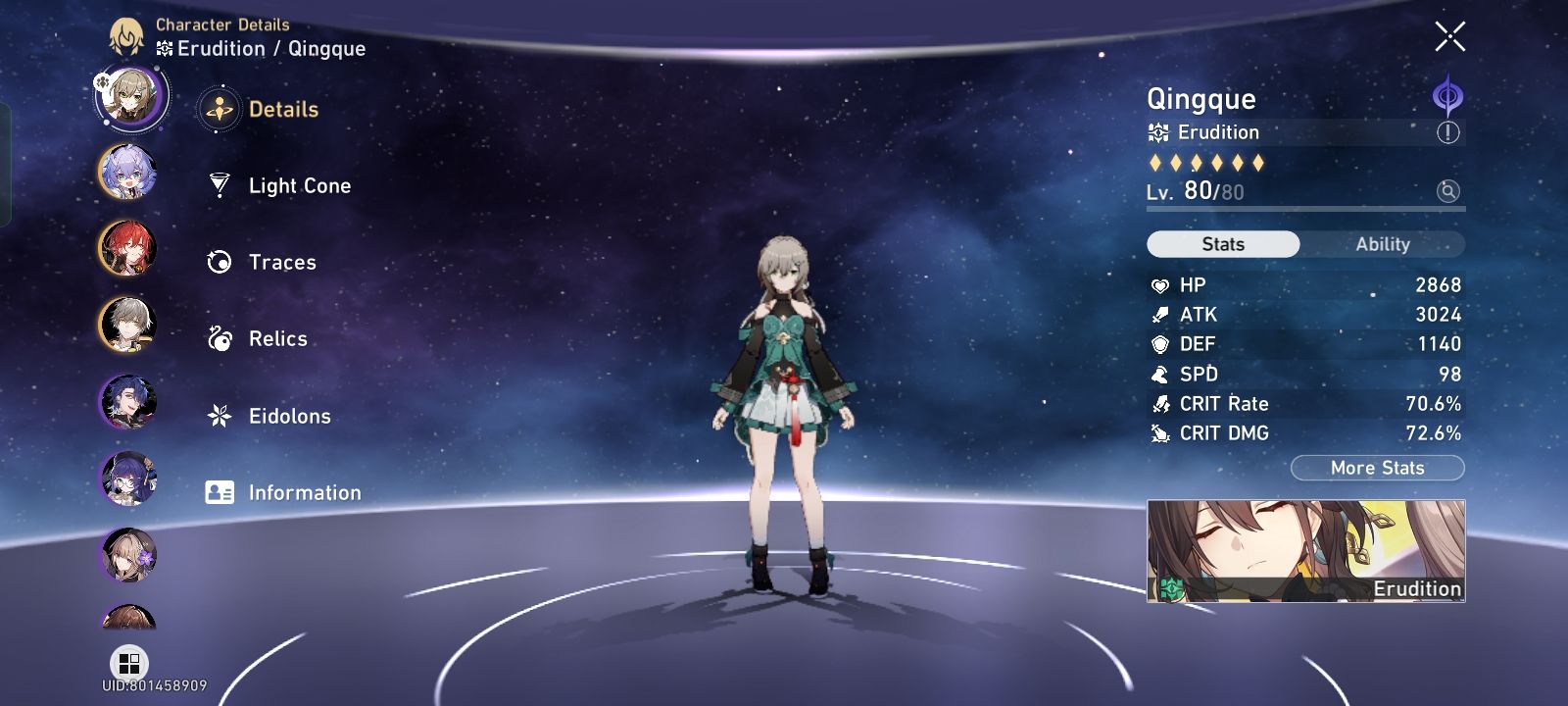Open More Stats
This screenshot has width=1568, height=706.
pos(1378,468)
